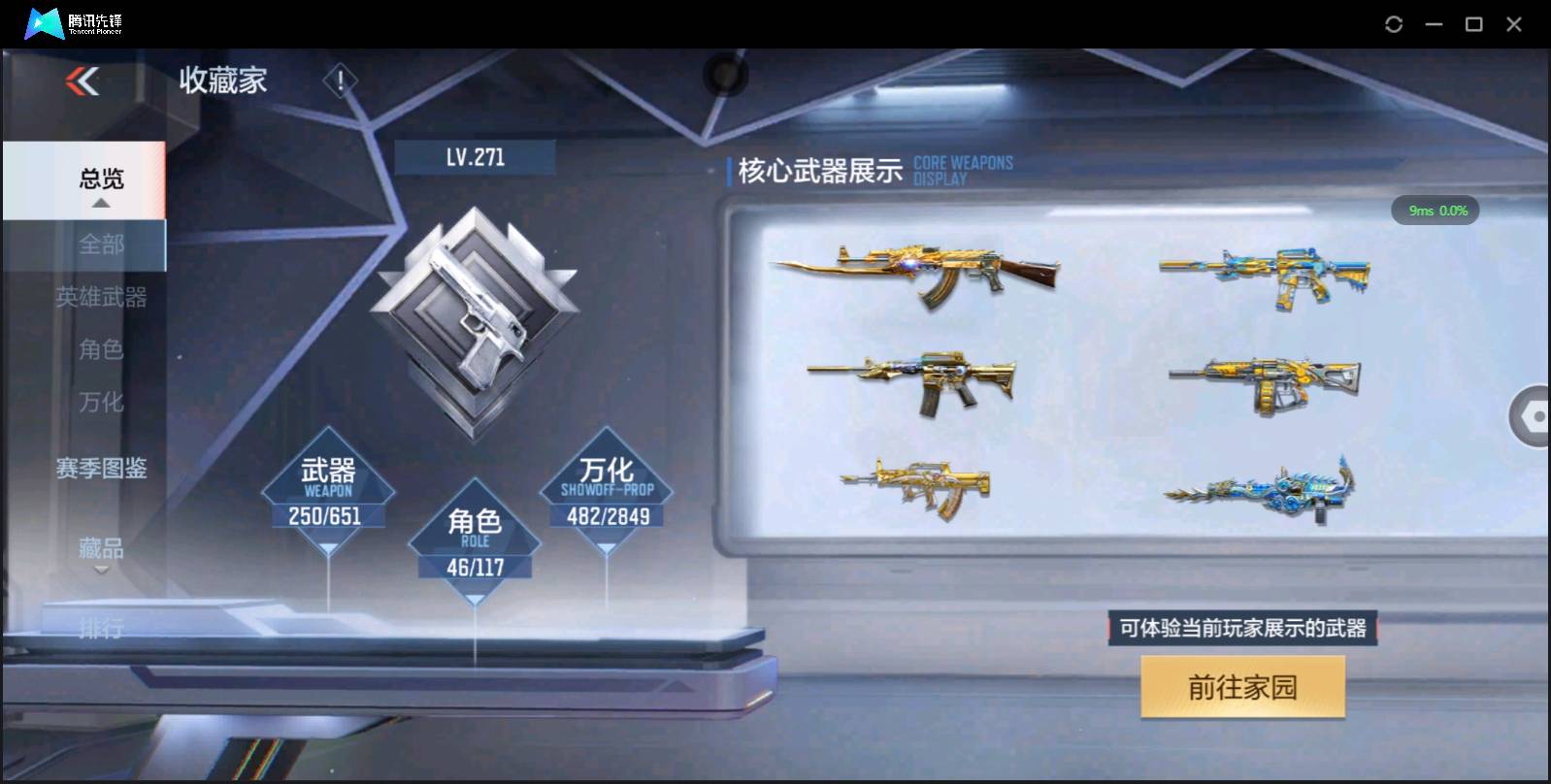Image resolution: width=1551 pixels, height=784 pixels.
Task: Collapse the 总览 section via up arrow
Action: tap(100, 204)
